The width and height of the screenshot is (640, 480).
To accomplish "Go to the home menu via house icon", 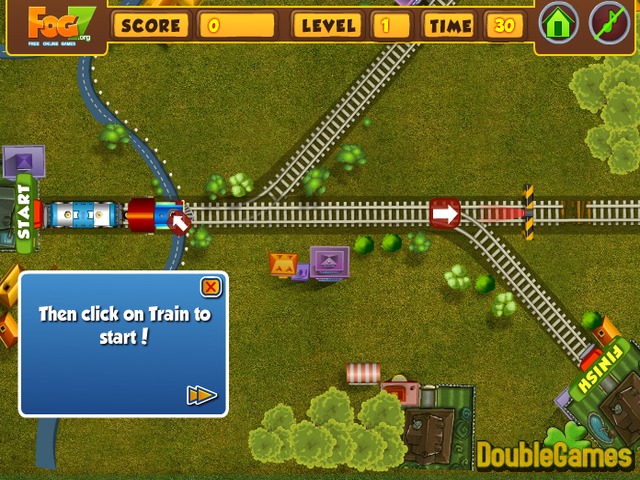I will tap(559, 23).
